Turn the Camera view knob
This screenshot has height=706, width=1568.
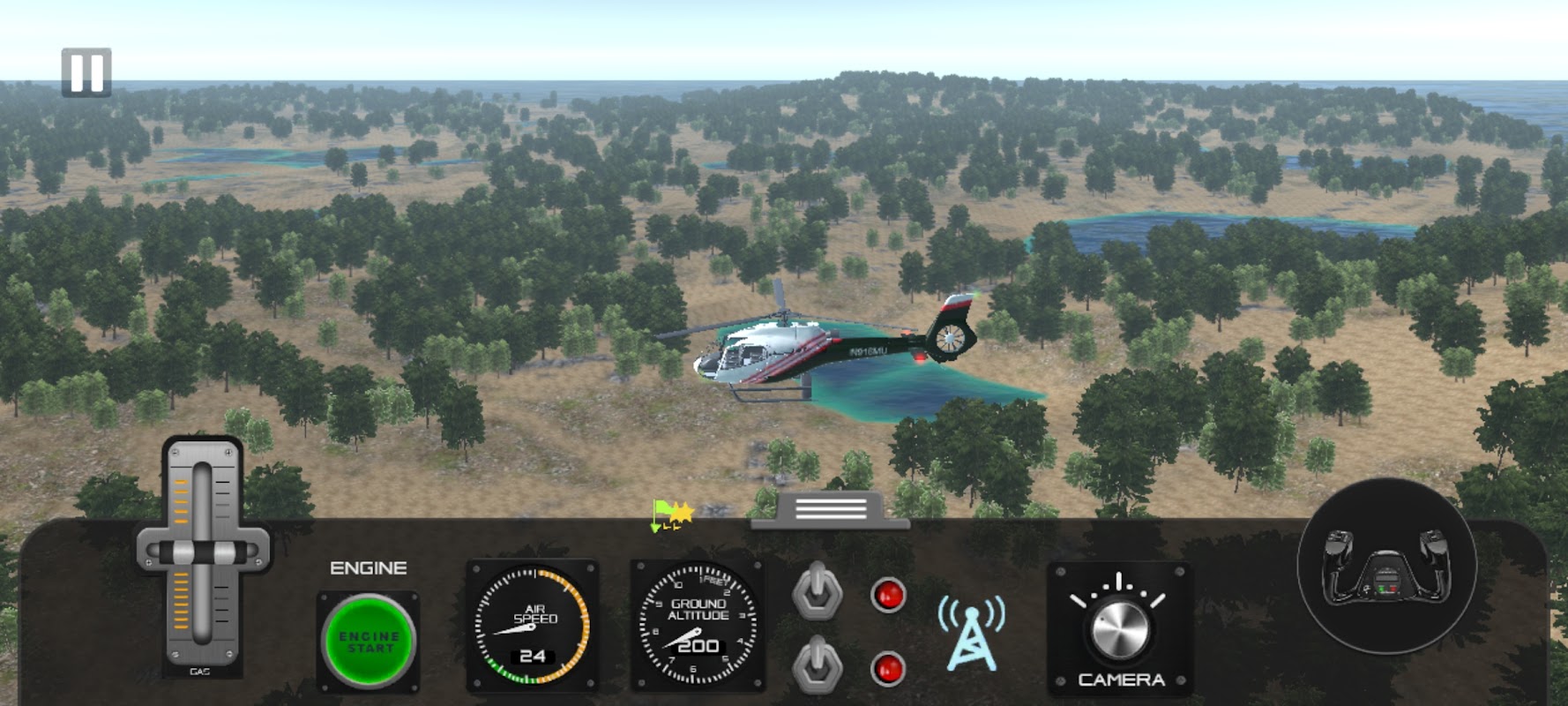(1119, 627)
